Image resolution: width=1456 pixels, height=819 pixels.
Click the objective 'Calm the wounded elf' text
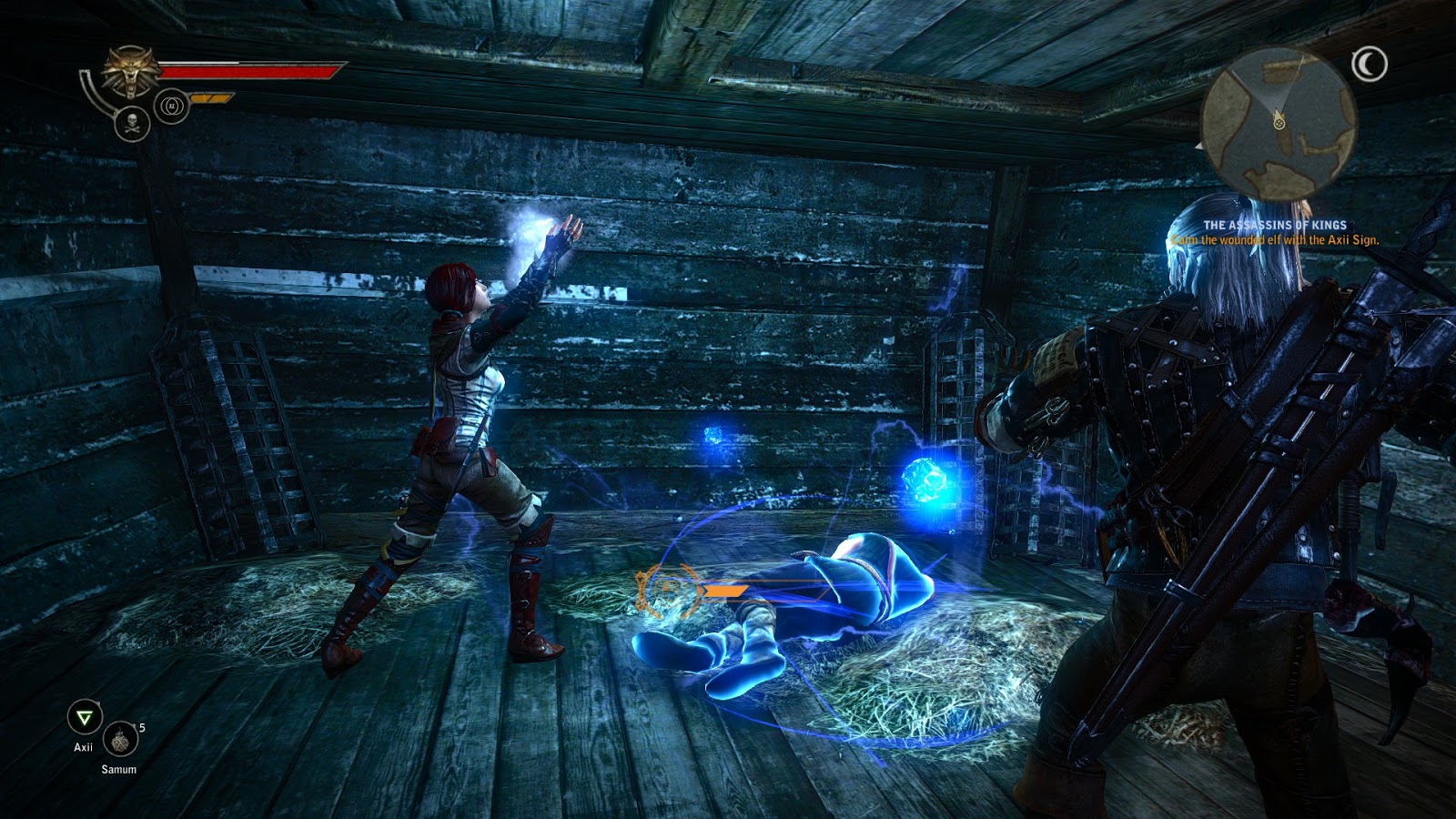[x=1277, y=239]
